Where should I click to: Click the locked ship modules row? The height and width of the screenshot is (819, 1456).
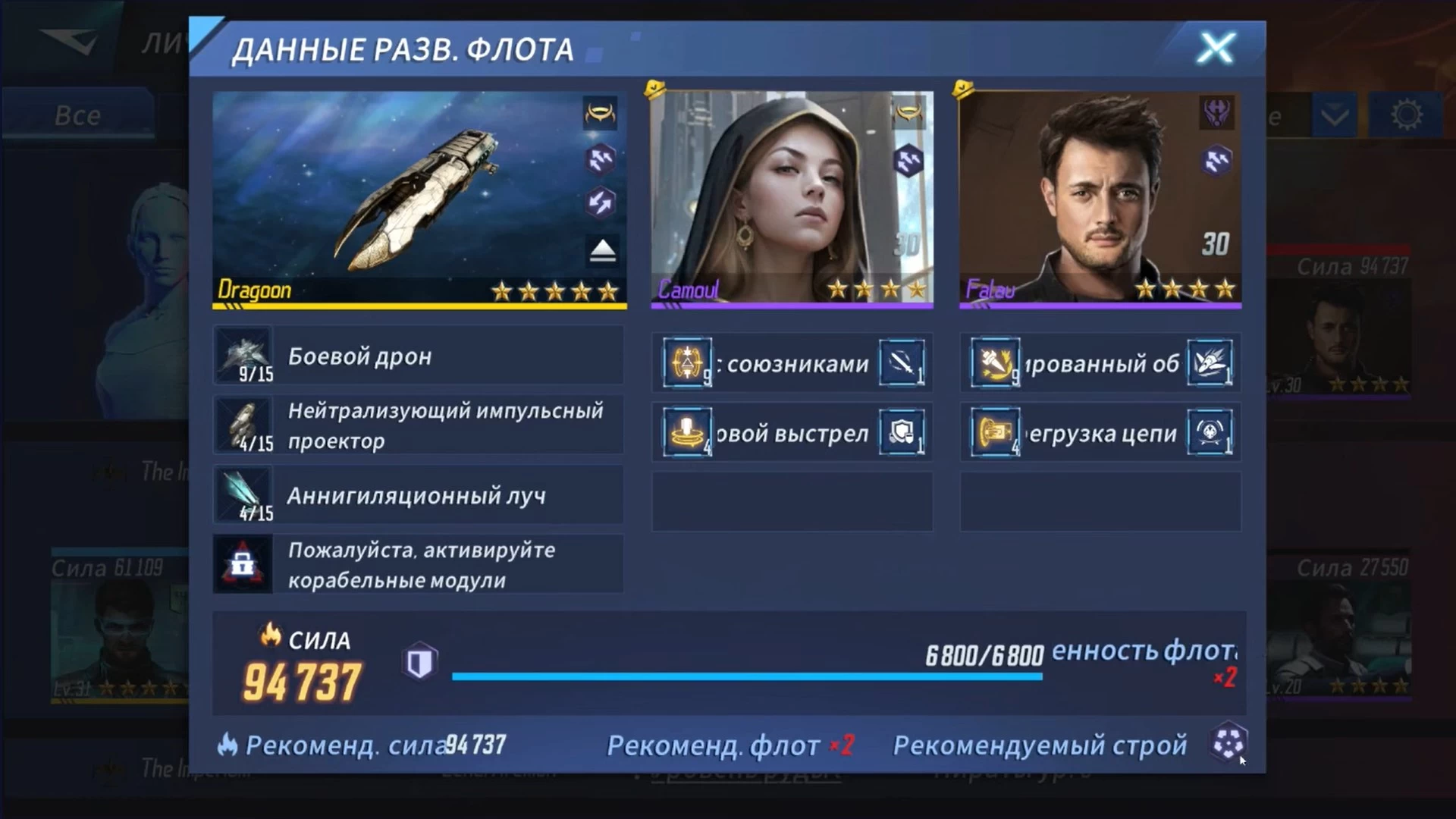[419, 565]
